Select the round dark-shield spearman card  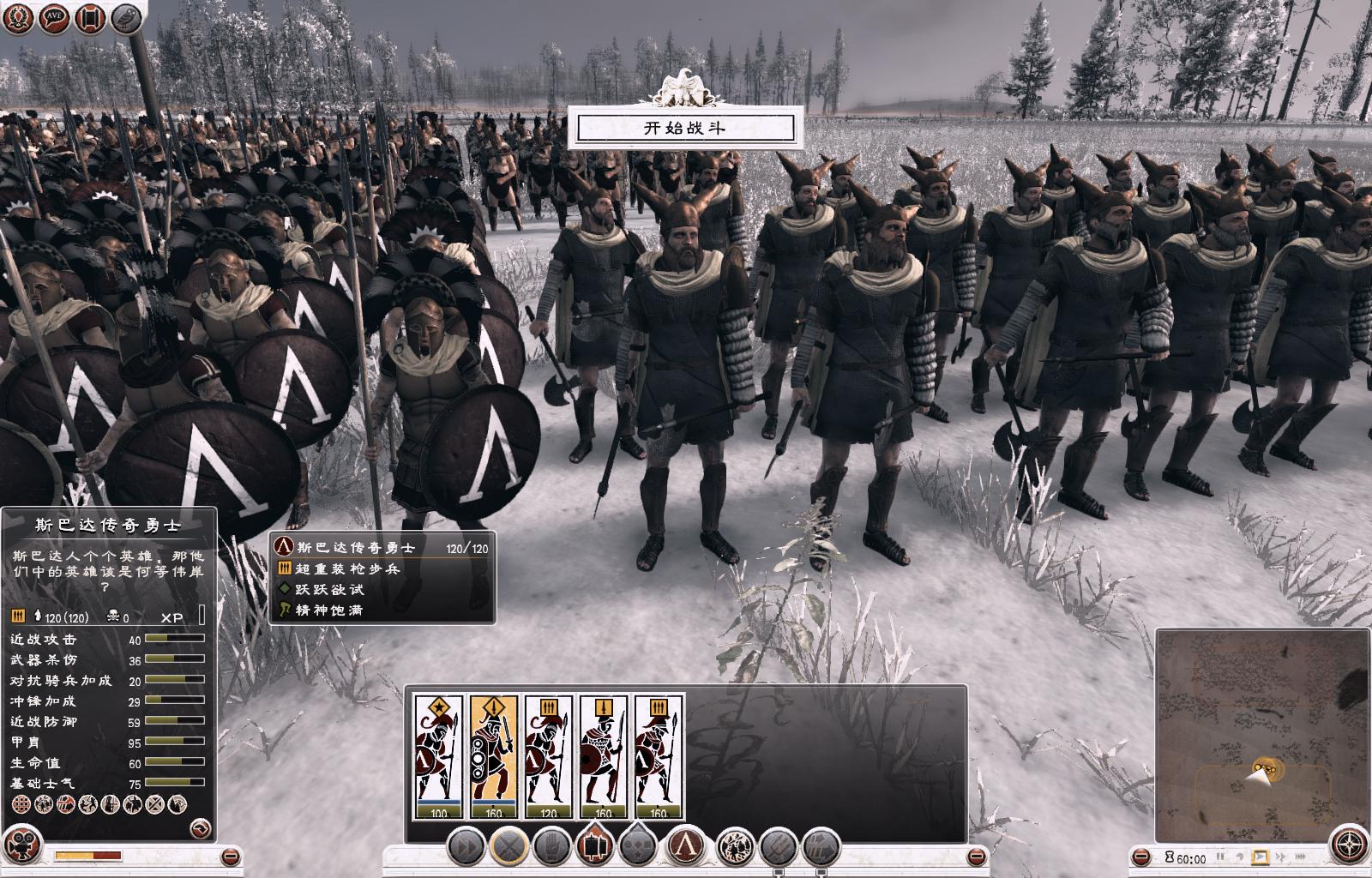(603, 756)
